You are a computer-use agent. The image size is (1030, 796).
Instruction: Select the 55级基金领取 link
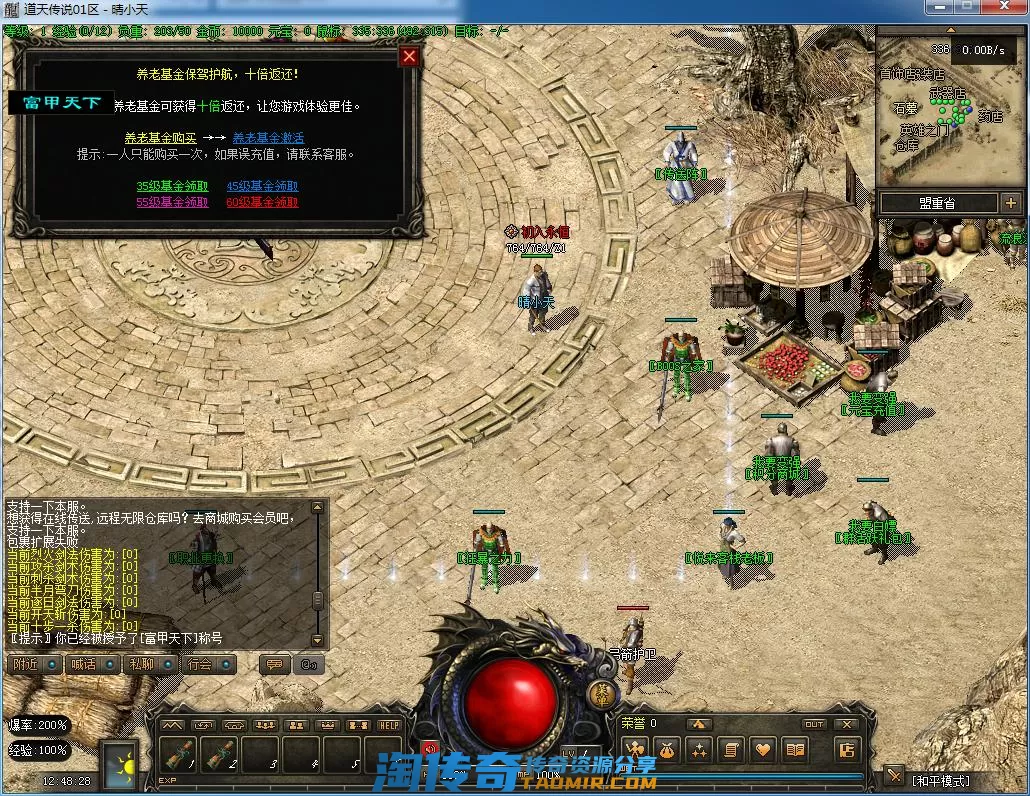[172, 202]
